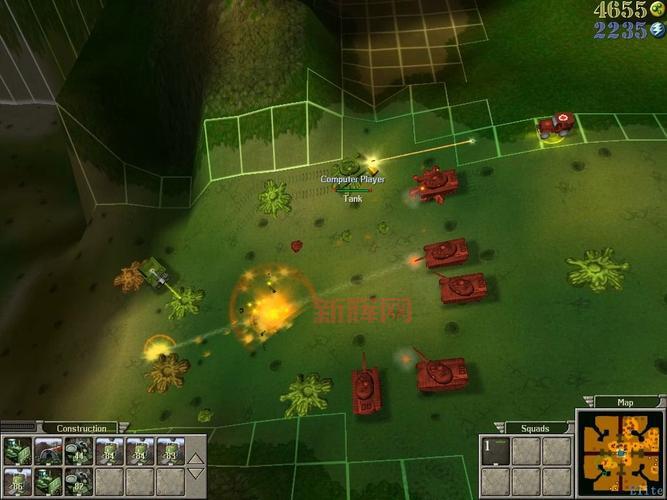Click the construction list up arrow
667x500 pixels.
coord(197,459)
